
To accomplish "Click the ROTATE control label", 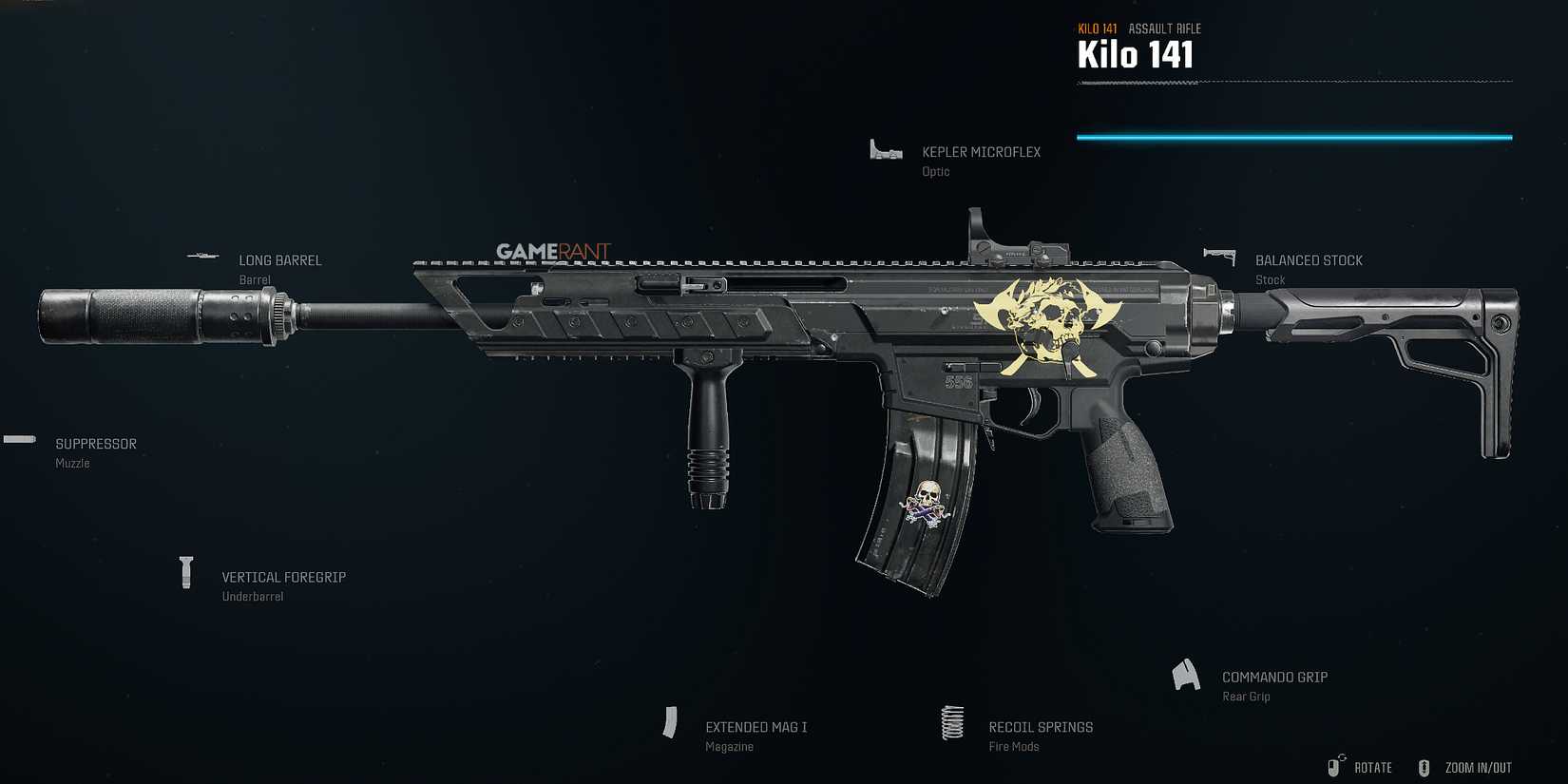I will (x=1372, y=768).
